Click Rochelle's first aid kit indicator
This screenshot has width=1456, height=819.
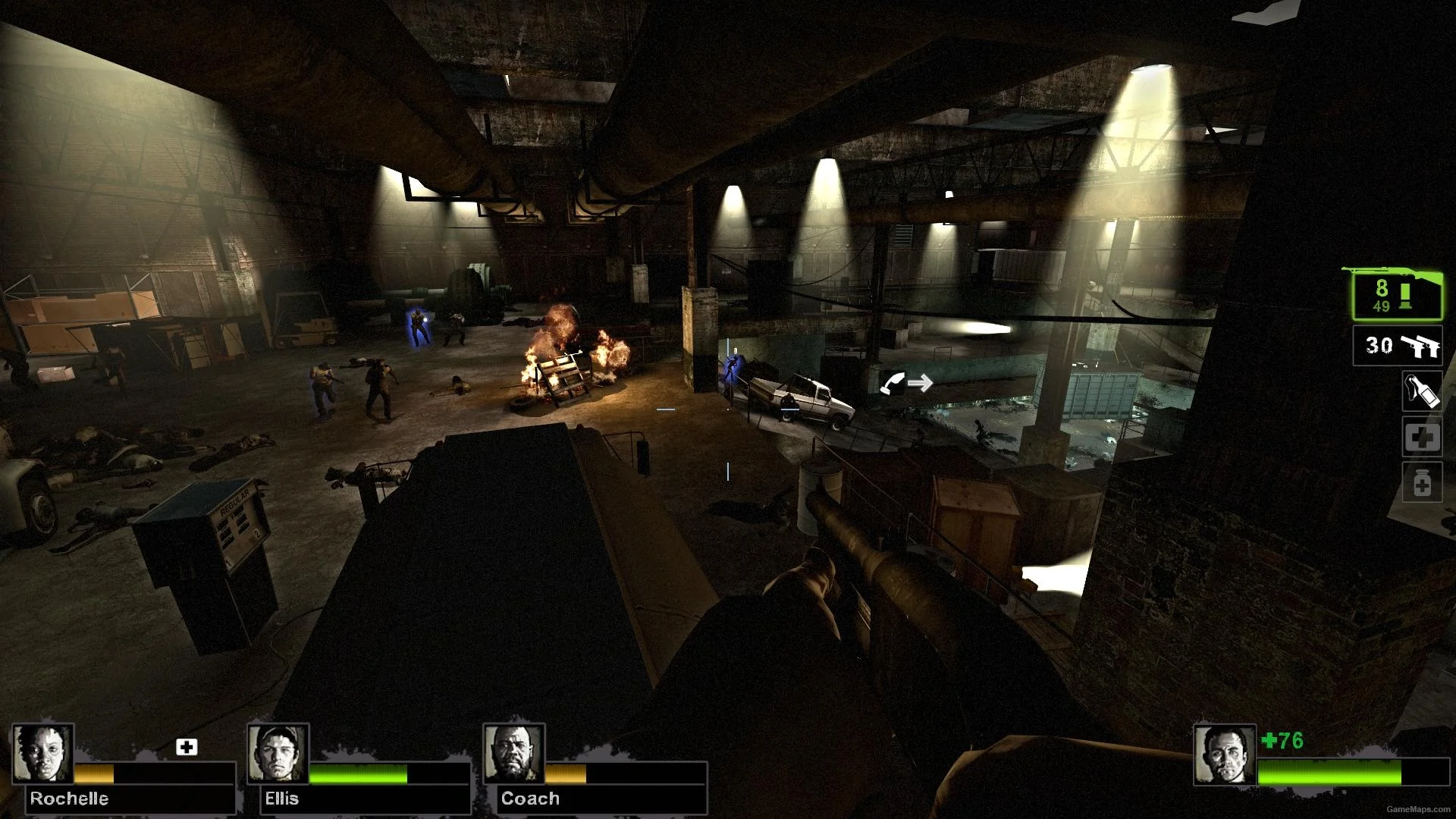coord(187,747)
